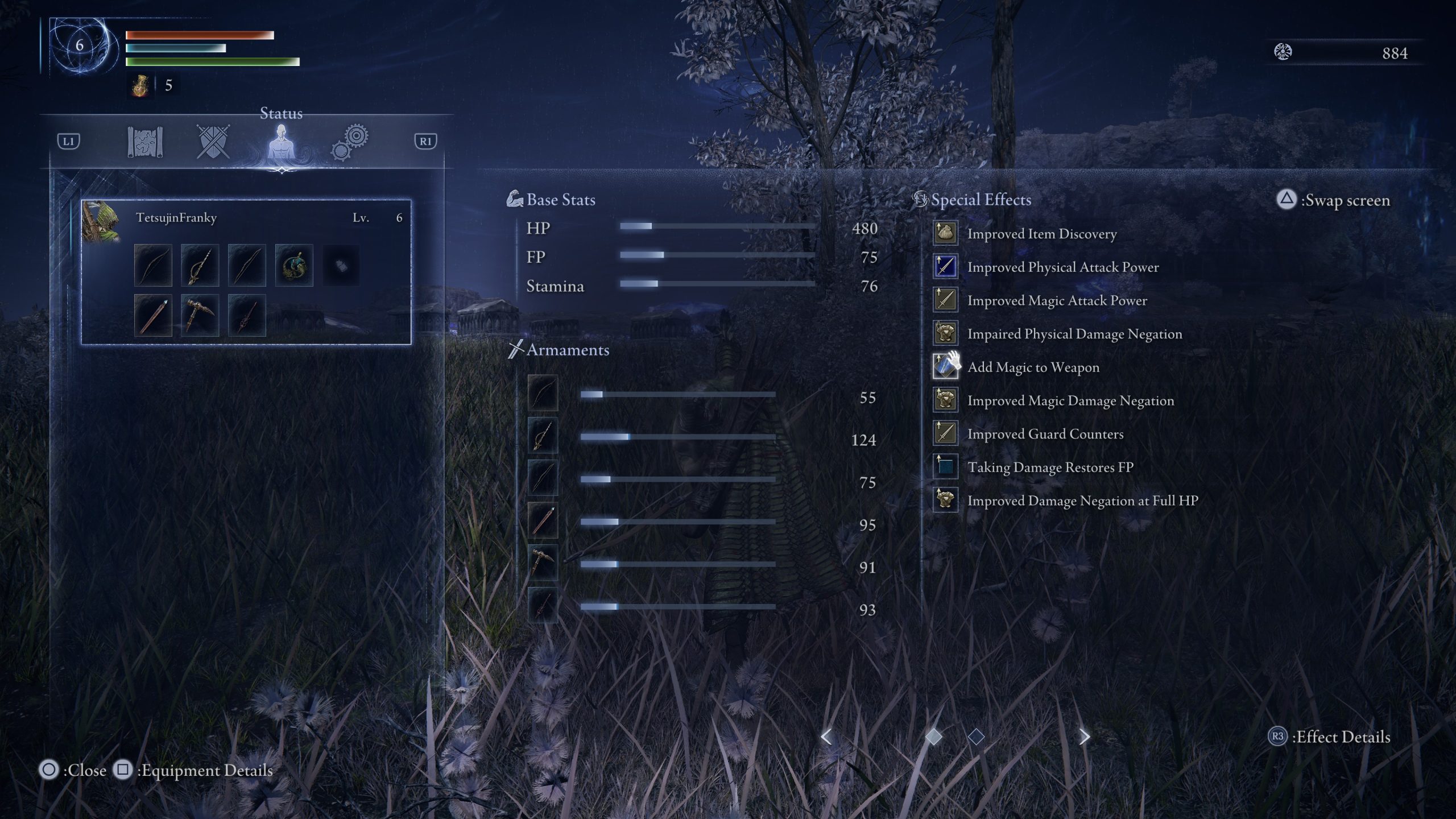The image size is (1456, 819).
Task: Select the TetsujinFranky character portrait
Action: click(101, 221)
